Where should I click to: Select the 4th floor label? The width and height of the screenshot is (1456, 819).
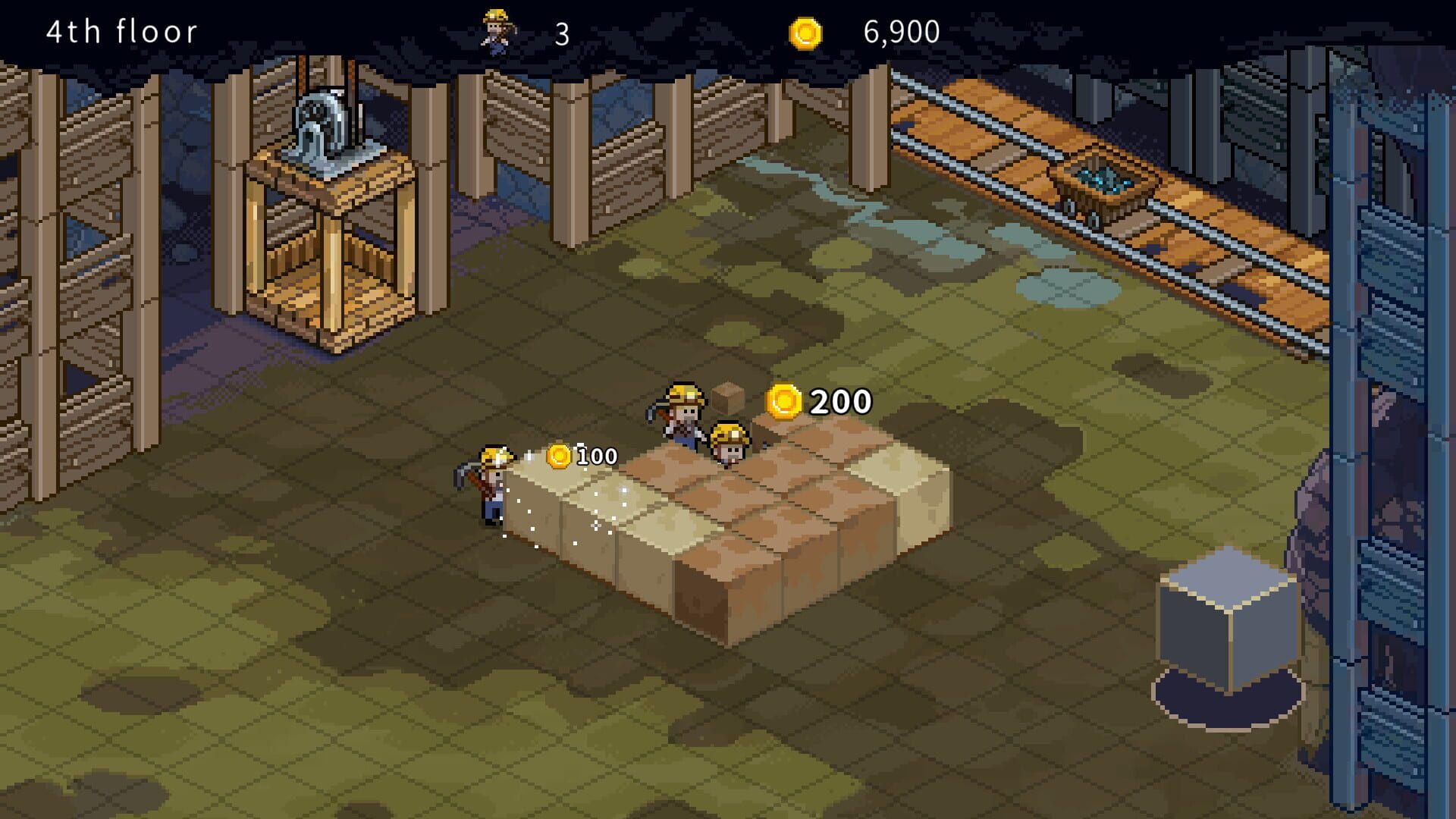tap(121, 31)
